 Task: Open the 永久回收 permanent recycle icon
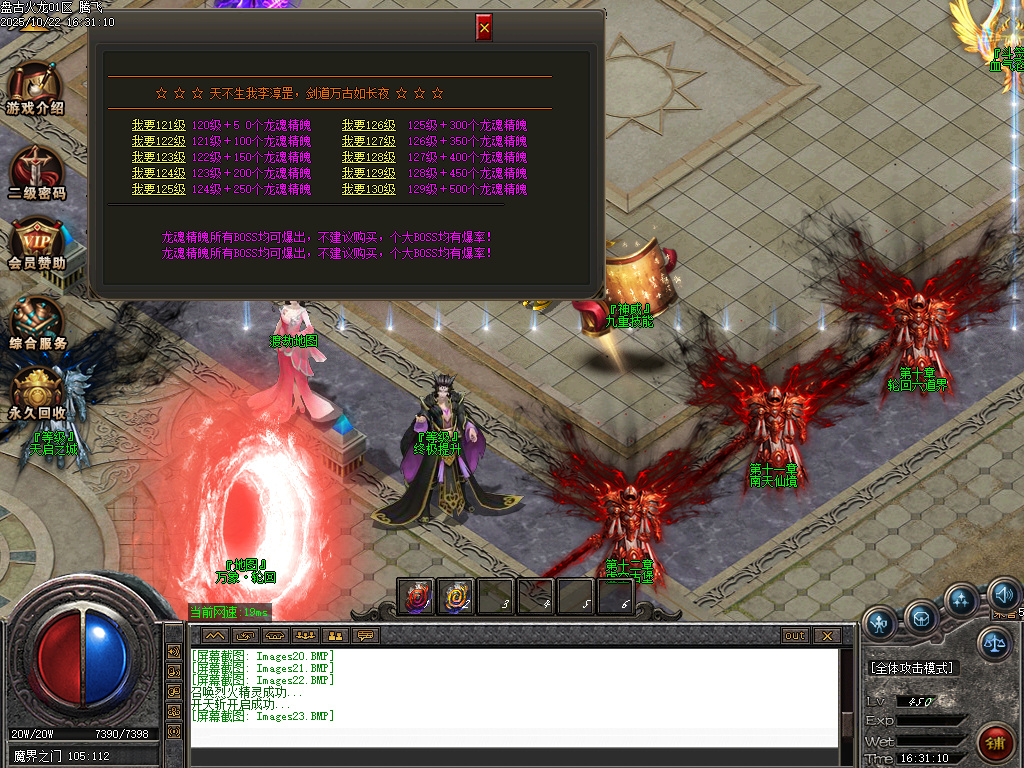coord(36,394)
